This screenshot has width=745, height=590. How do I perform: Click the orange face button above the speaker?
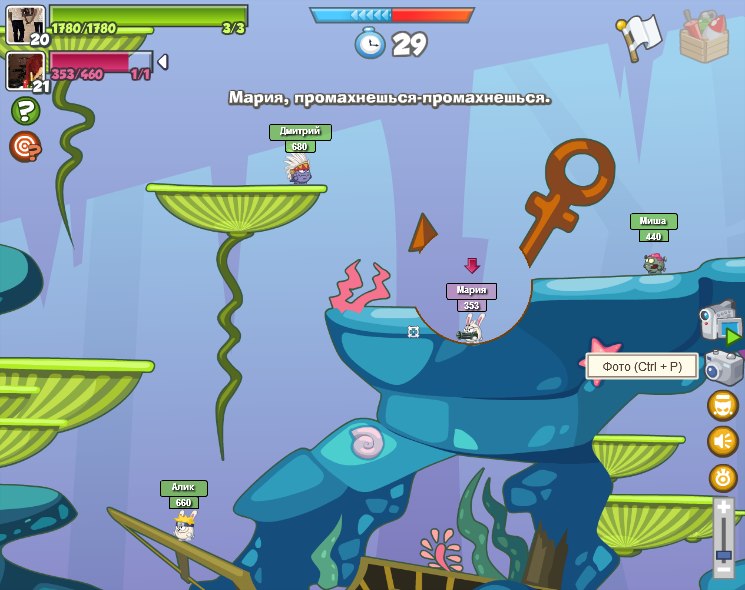(722, 405)
